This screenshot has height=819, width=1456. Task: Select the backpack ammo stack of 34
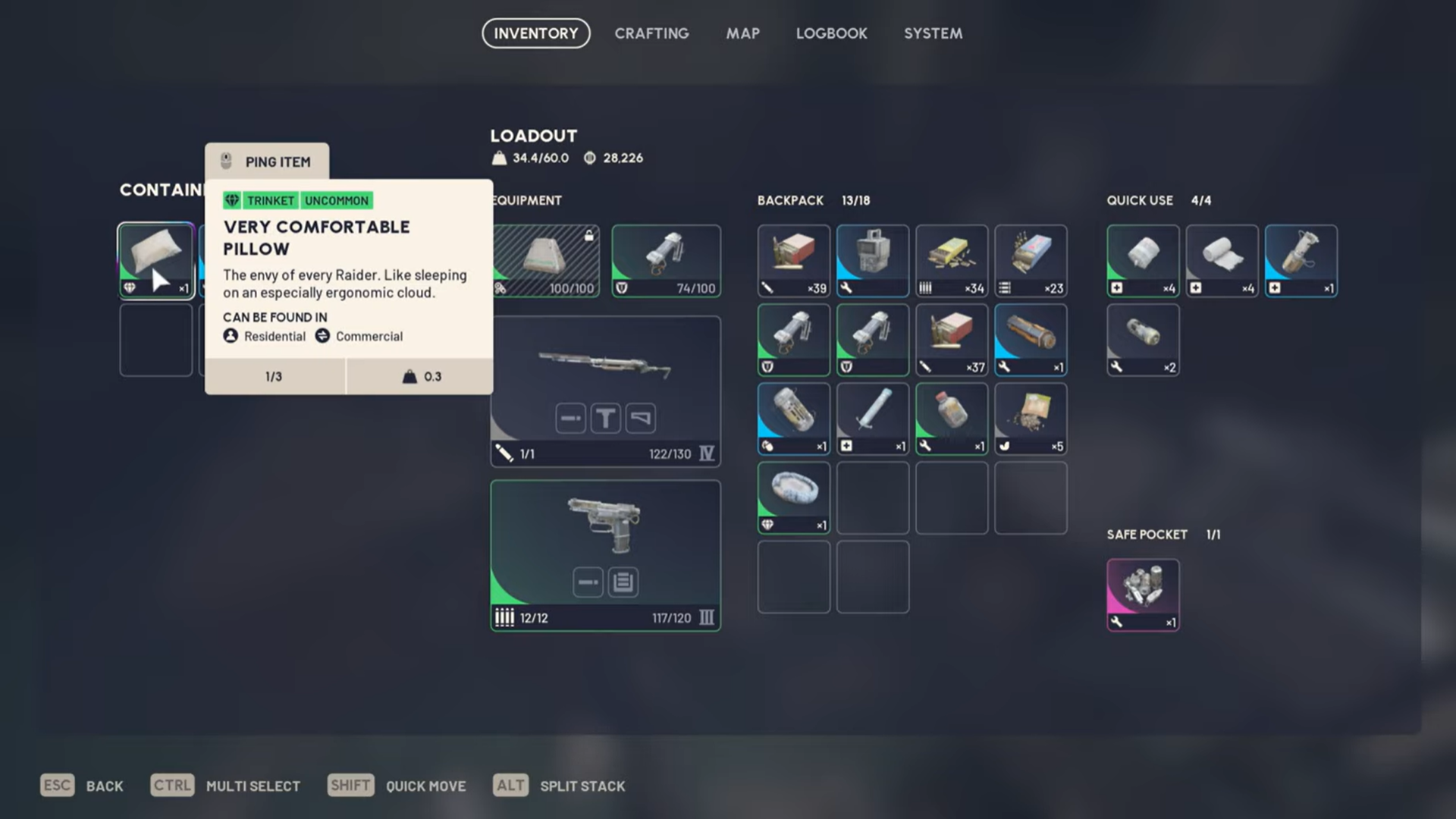(x=951, y=260)
